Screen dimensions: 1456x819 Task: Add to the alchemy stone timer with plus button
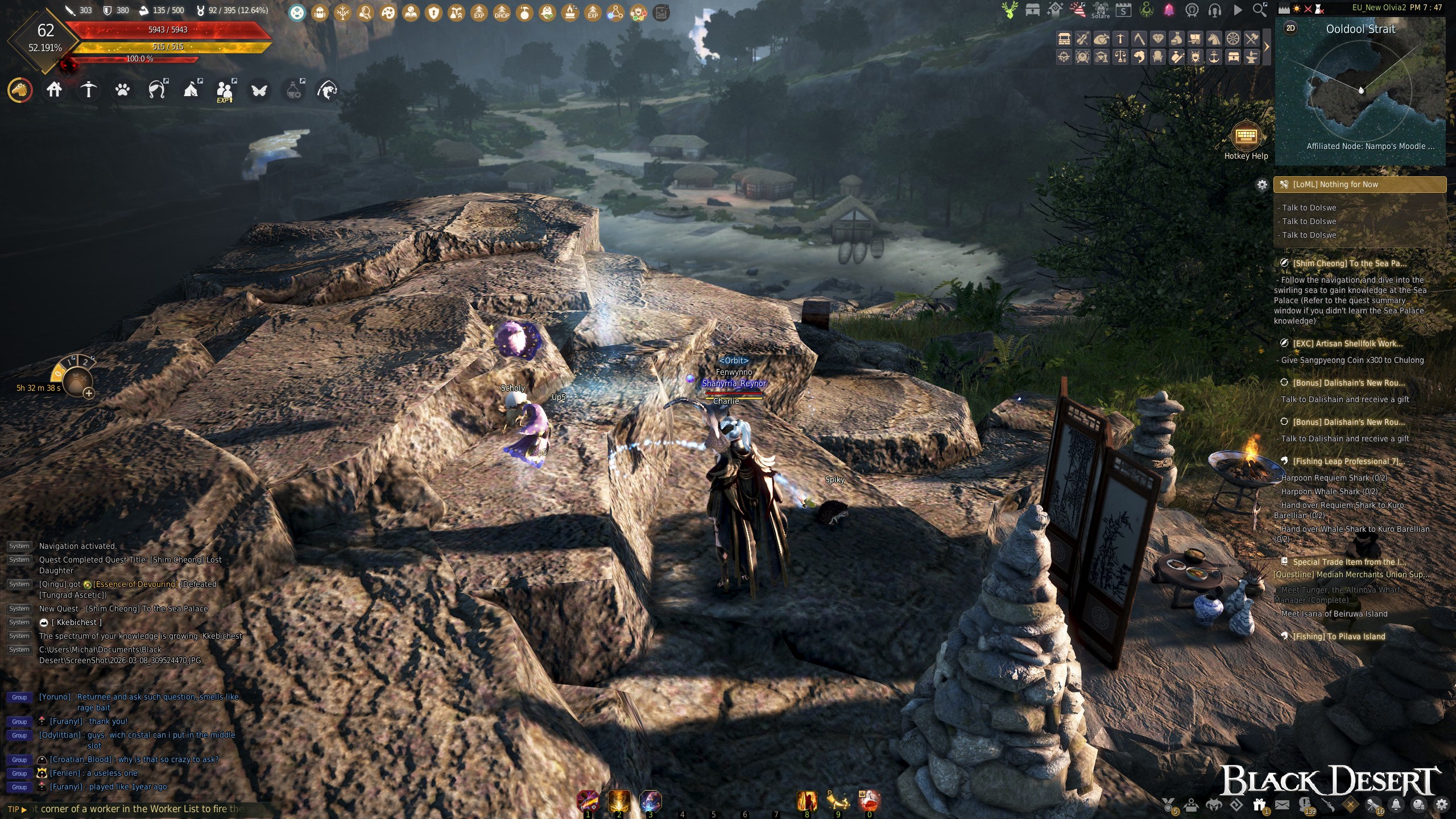pos(89,393)
